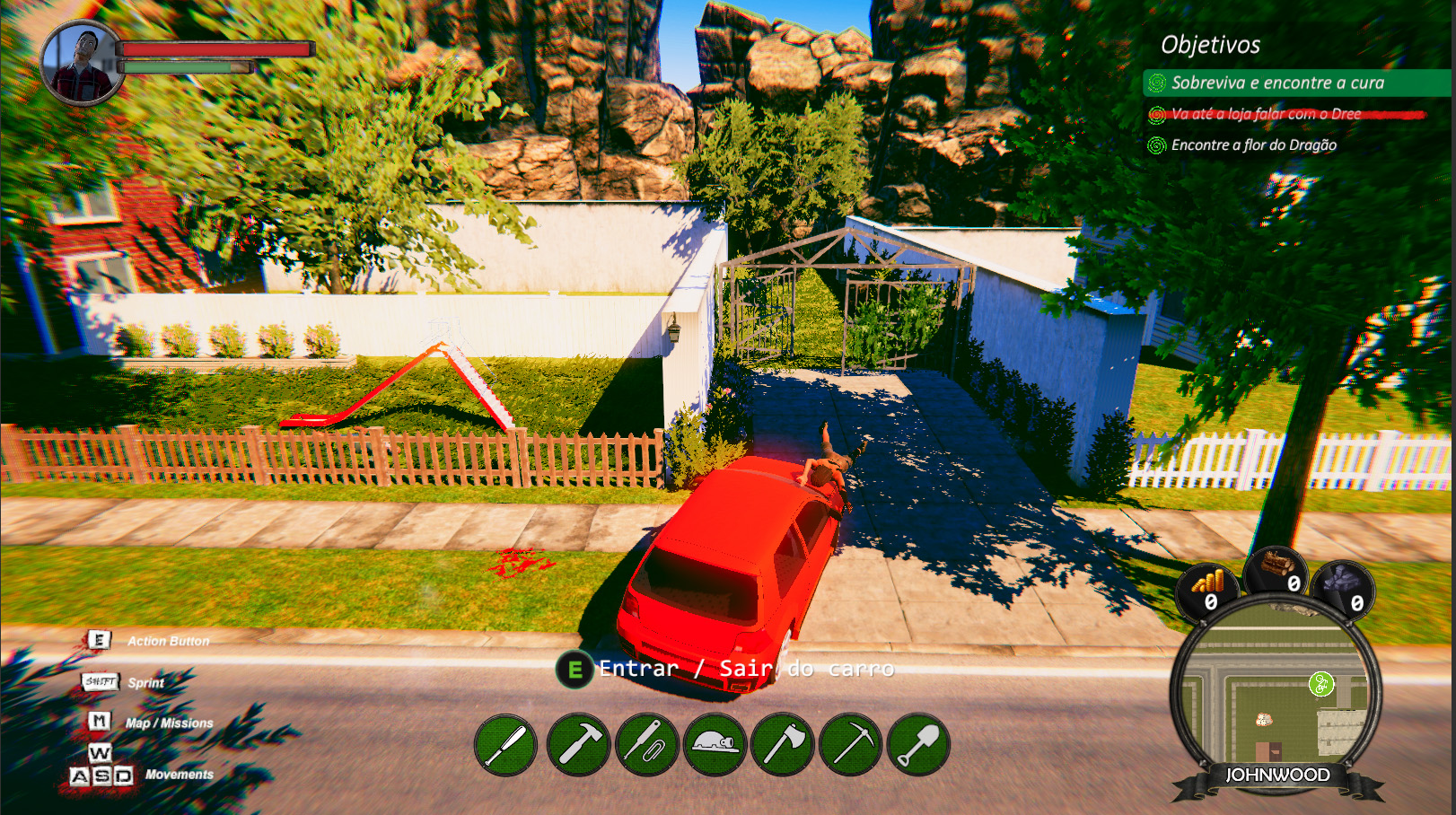Select the baseball bat in the hotbar

pos(507,744)
